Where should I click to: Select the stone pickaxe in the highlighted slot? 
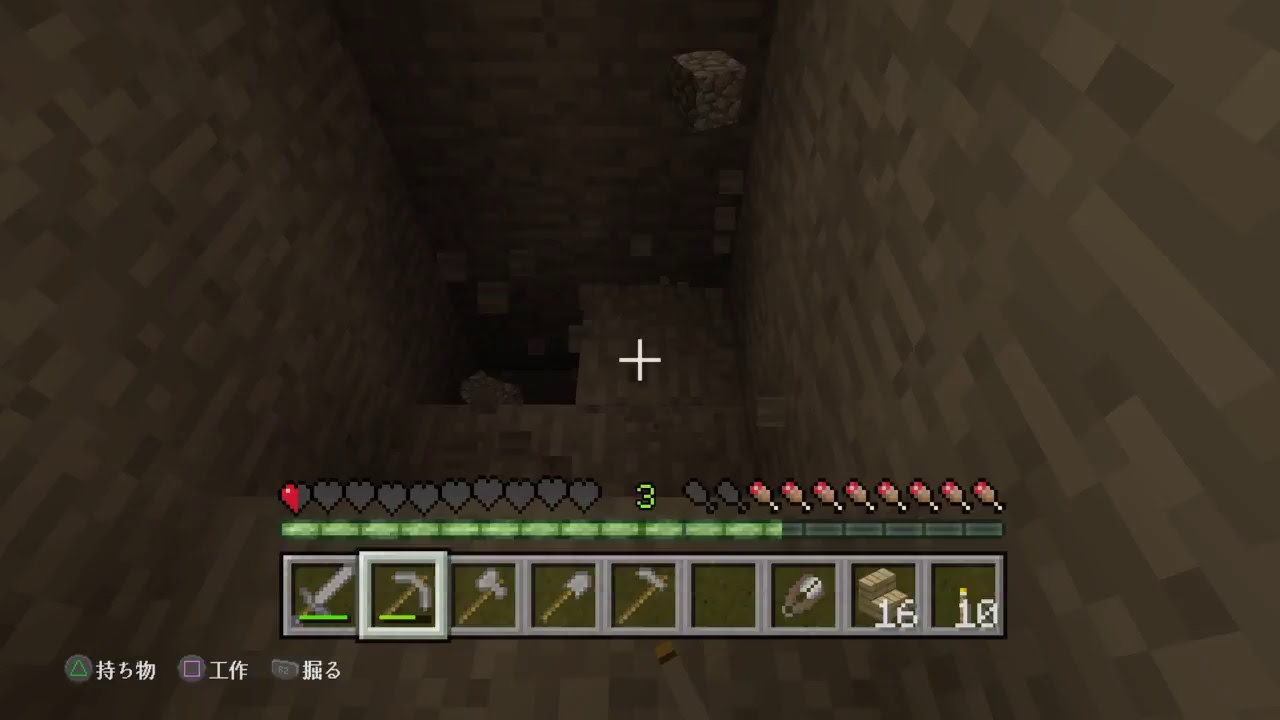point(402,595)
